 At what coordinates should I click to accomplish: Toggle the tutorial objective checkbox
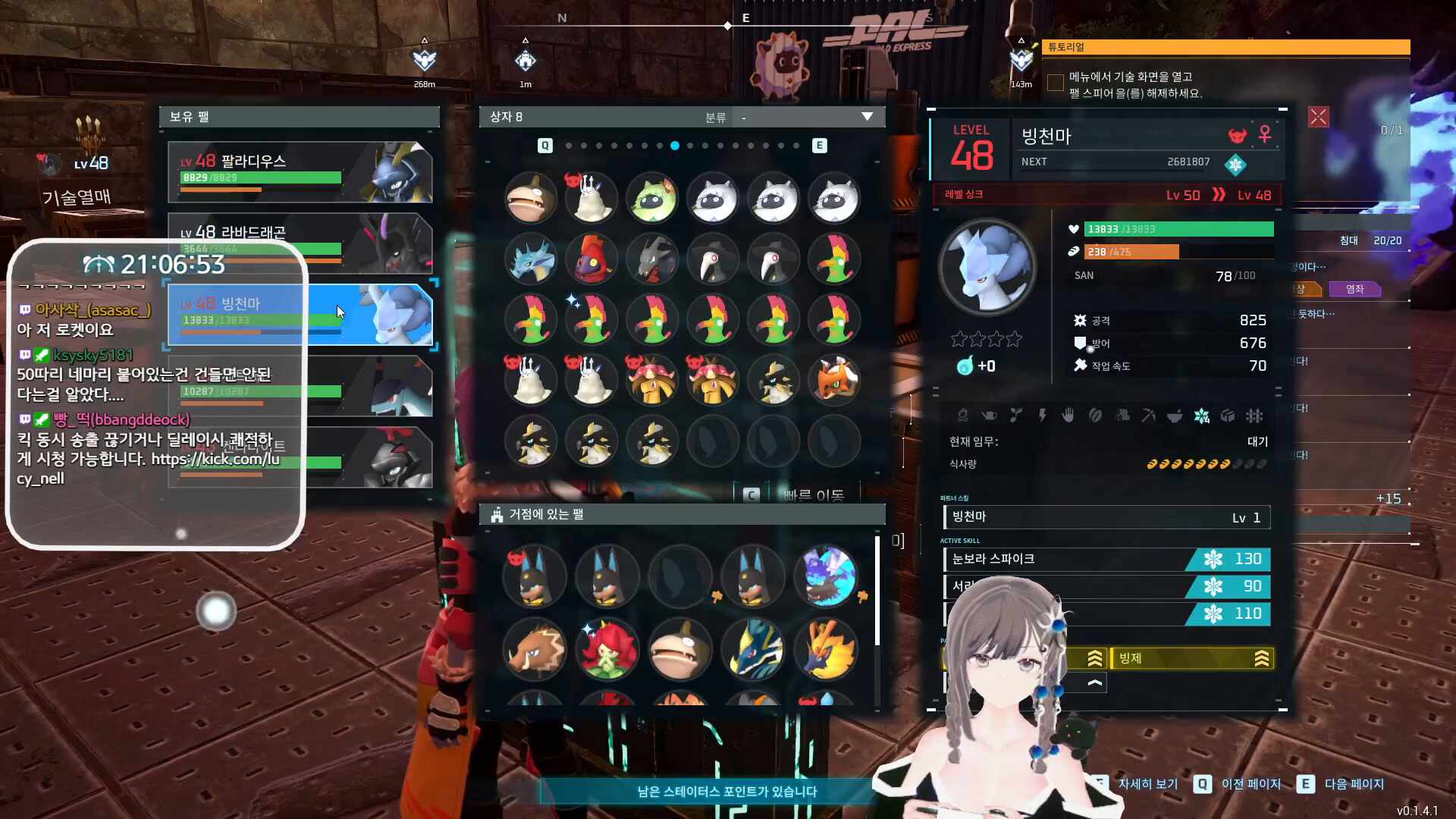click(x=1055, y=83)
